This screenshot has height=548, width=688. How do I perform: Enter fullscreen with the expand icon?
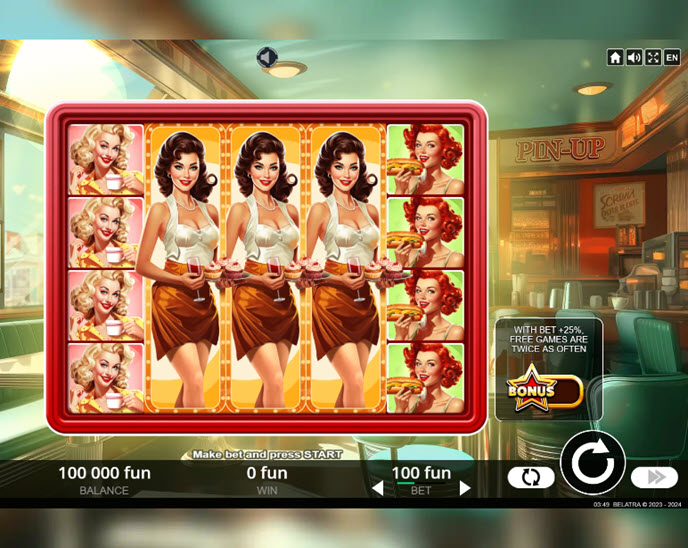[x=652, y=58]
